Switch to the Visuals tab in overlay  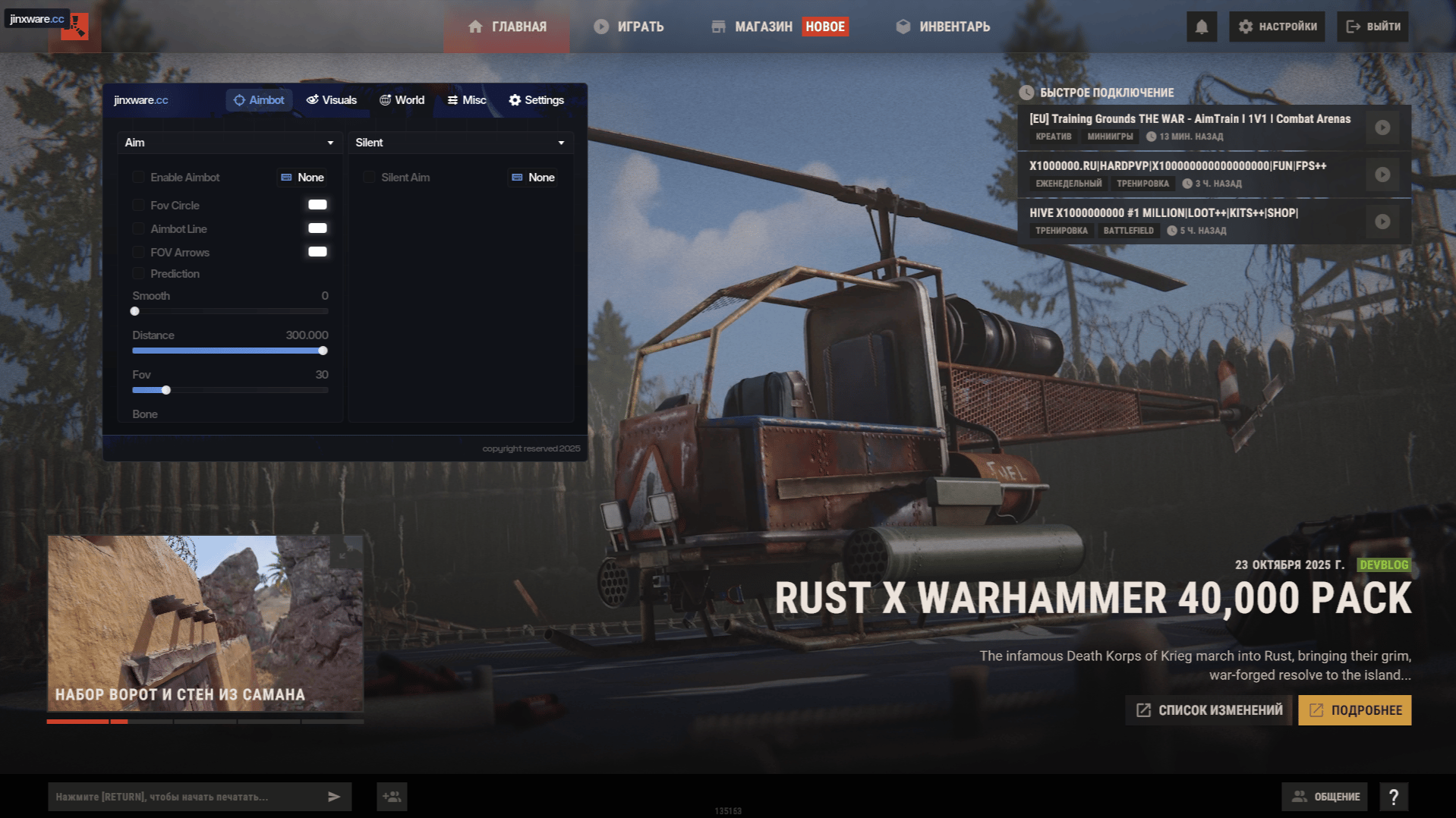click(331, 100)
